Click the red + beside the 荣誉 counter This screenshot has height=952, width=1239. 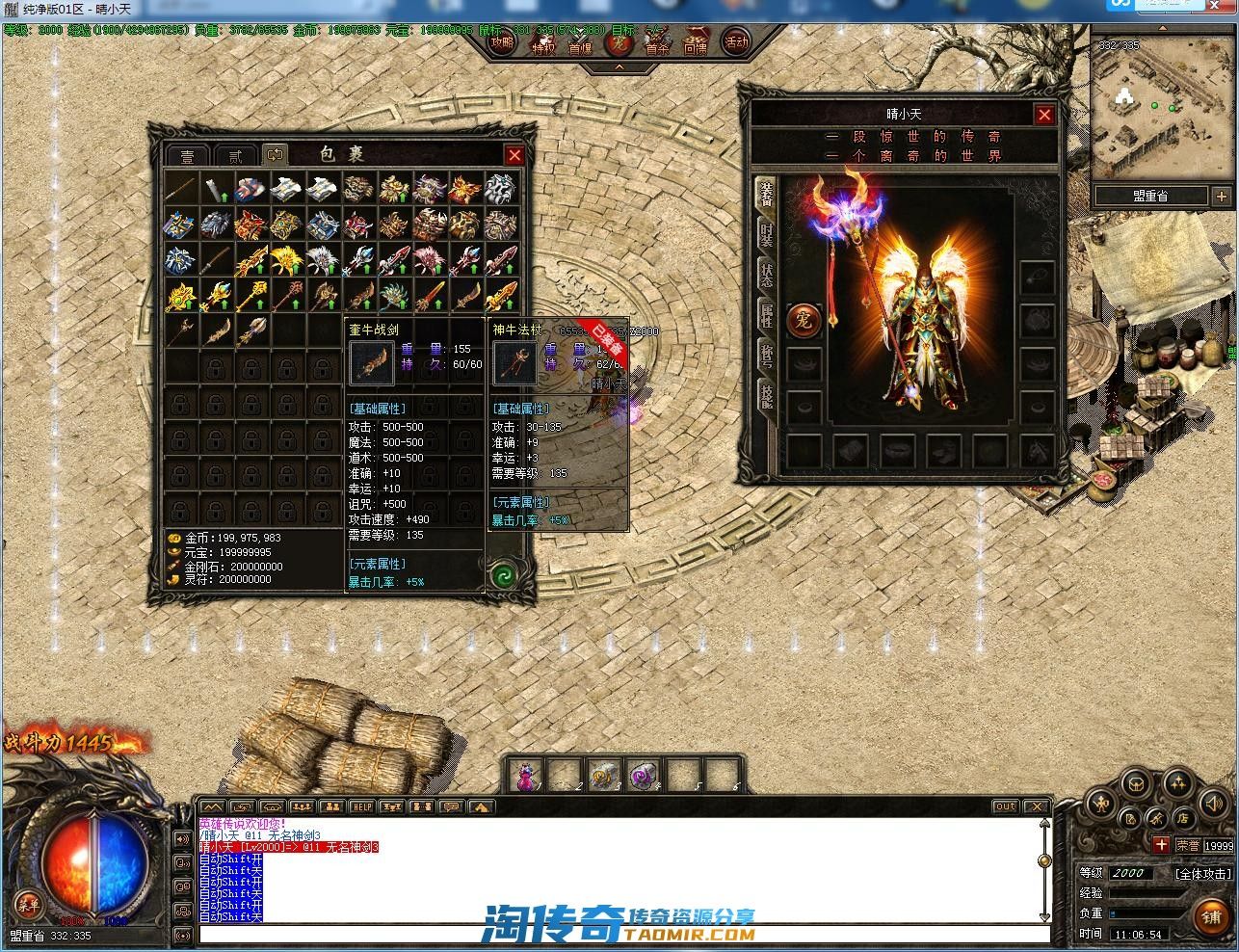(1162, 844)
